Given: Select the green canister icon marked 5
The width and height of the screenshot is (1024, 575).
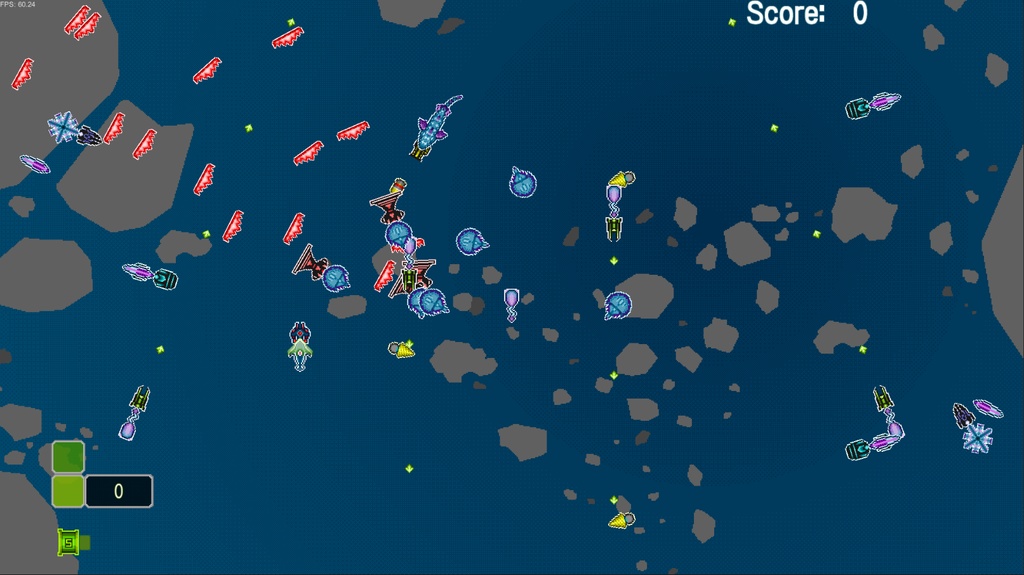Looking at the screenshot, I should 68,542.
